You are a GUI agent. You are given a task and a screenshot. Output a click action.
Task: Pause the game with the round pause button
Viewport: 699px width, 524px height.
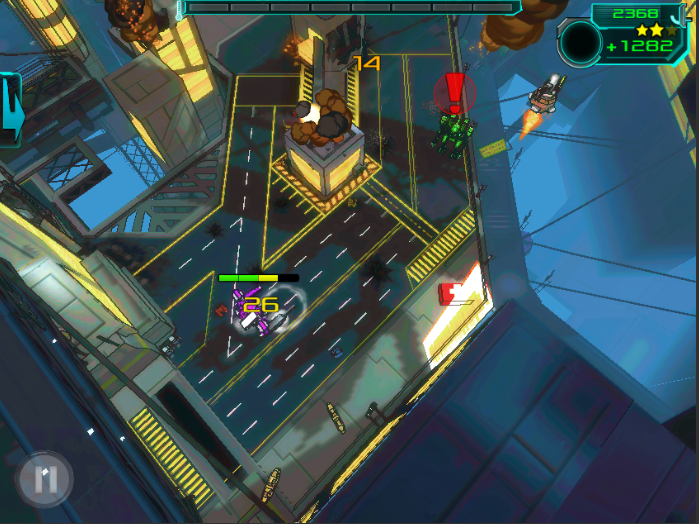click(45, 478)
